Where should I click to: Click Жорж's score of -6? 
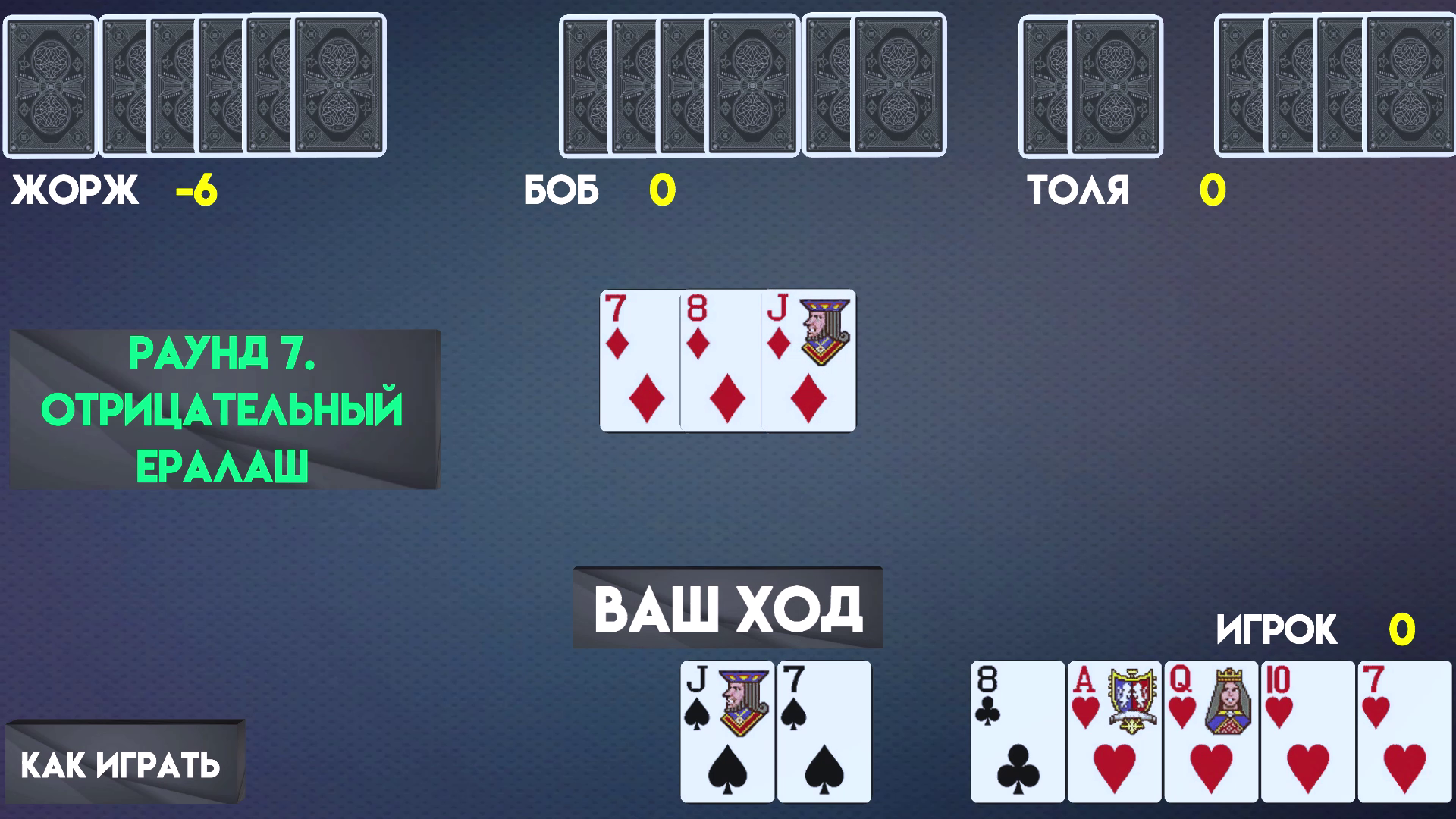coord(196,191)
